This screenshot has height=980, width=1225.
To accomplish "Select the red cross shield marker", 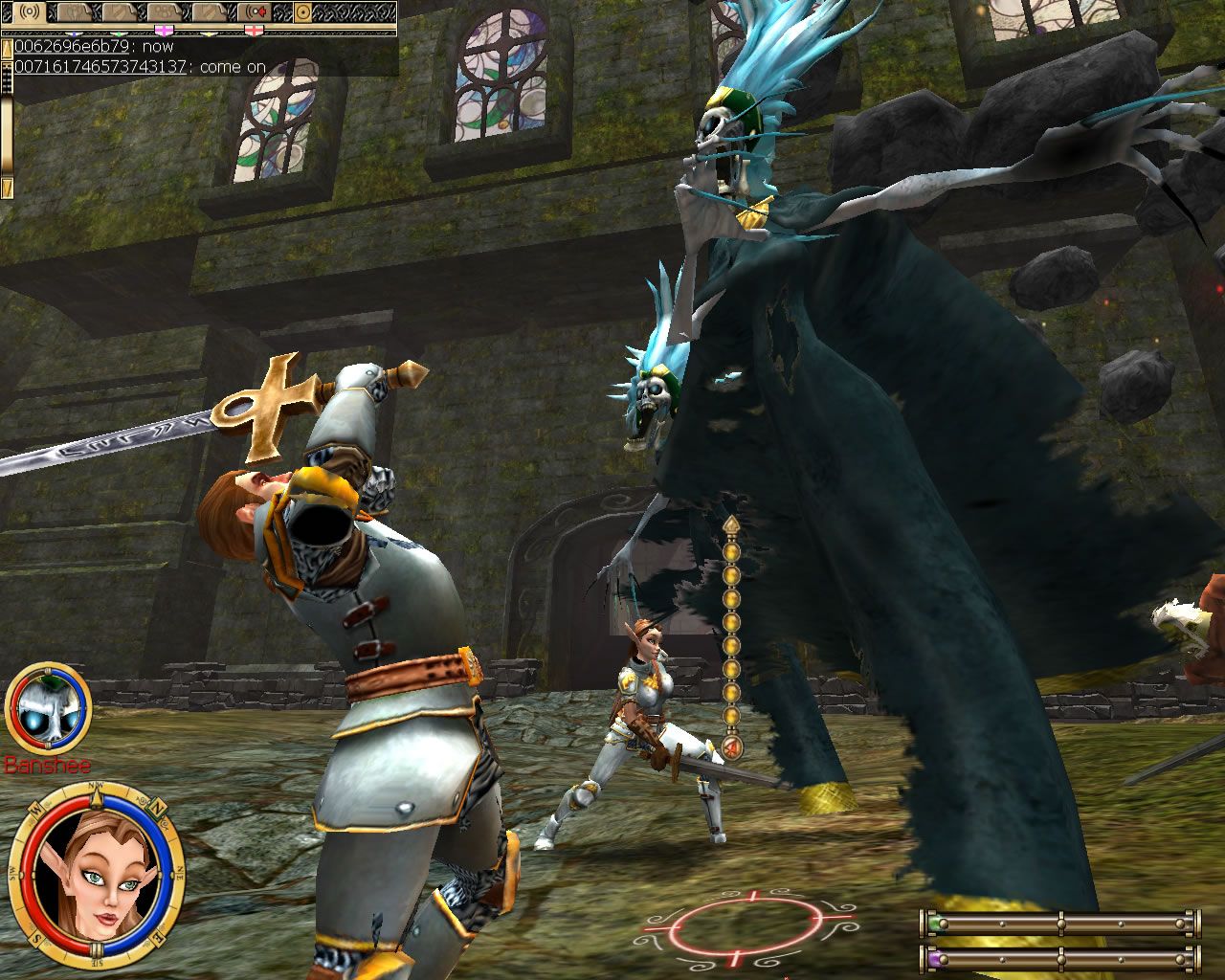I will tap(253, 31).
